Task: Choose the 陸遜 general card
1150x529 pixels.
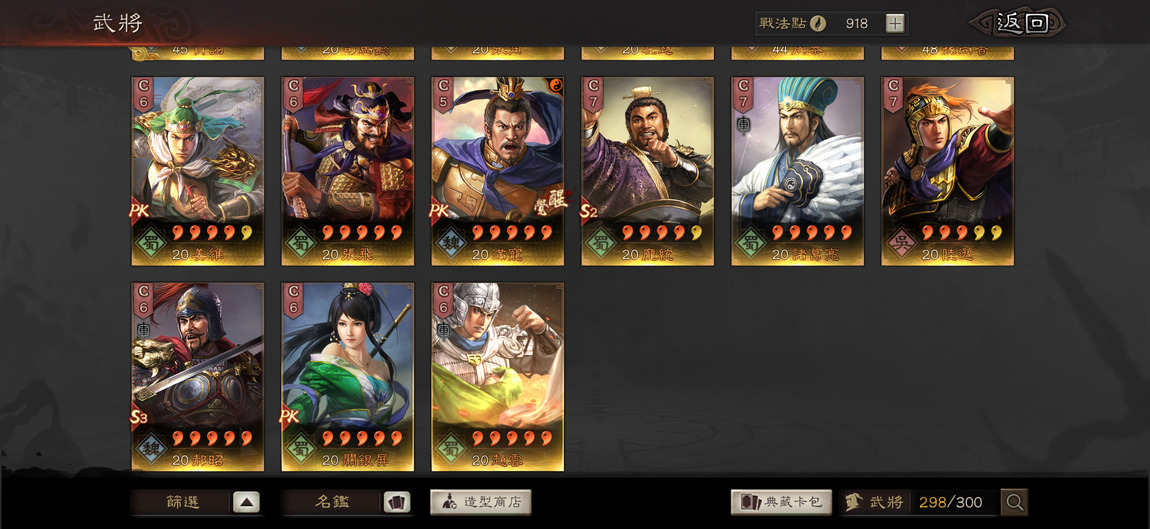Action: 948,171
